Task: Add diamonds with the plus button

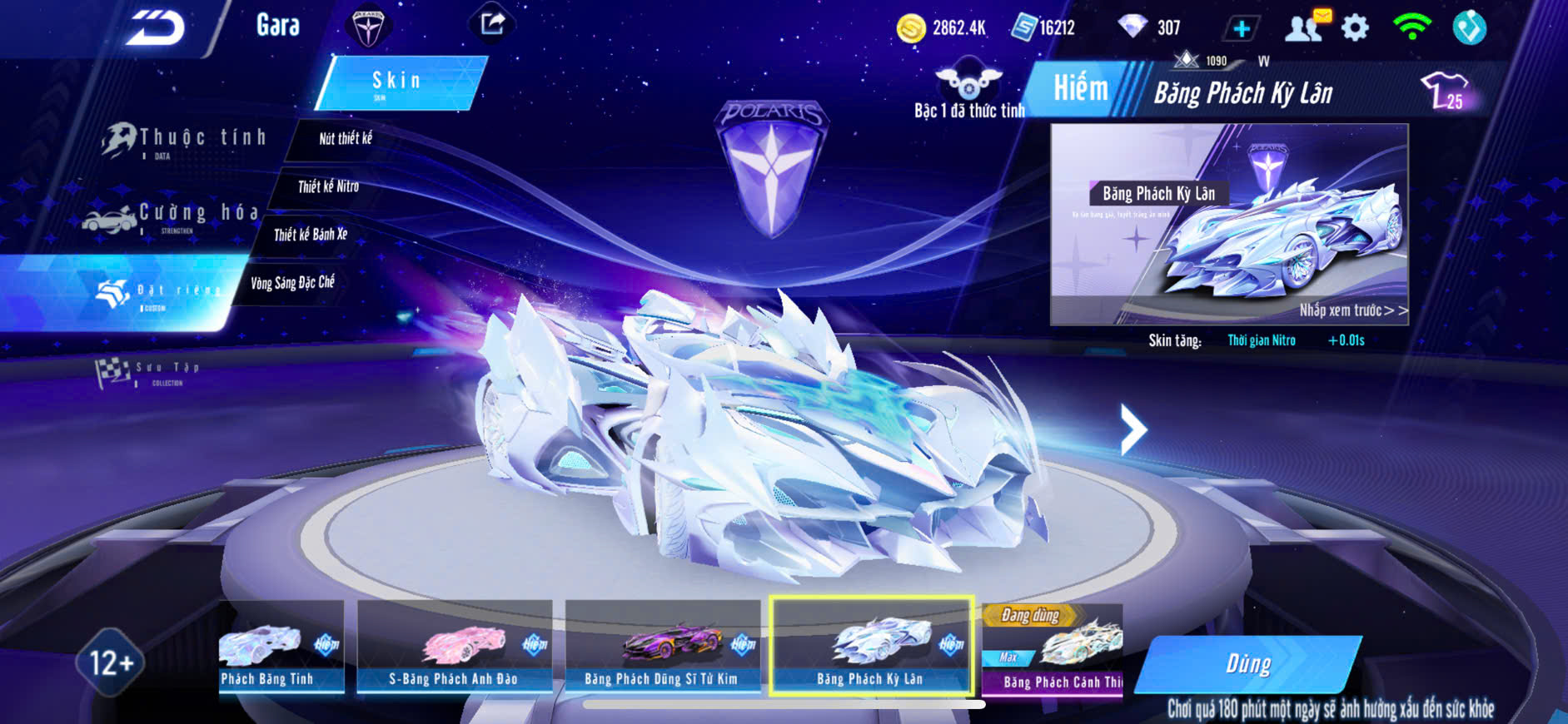Action: point(1241,29)
